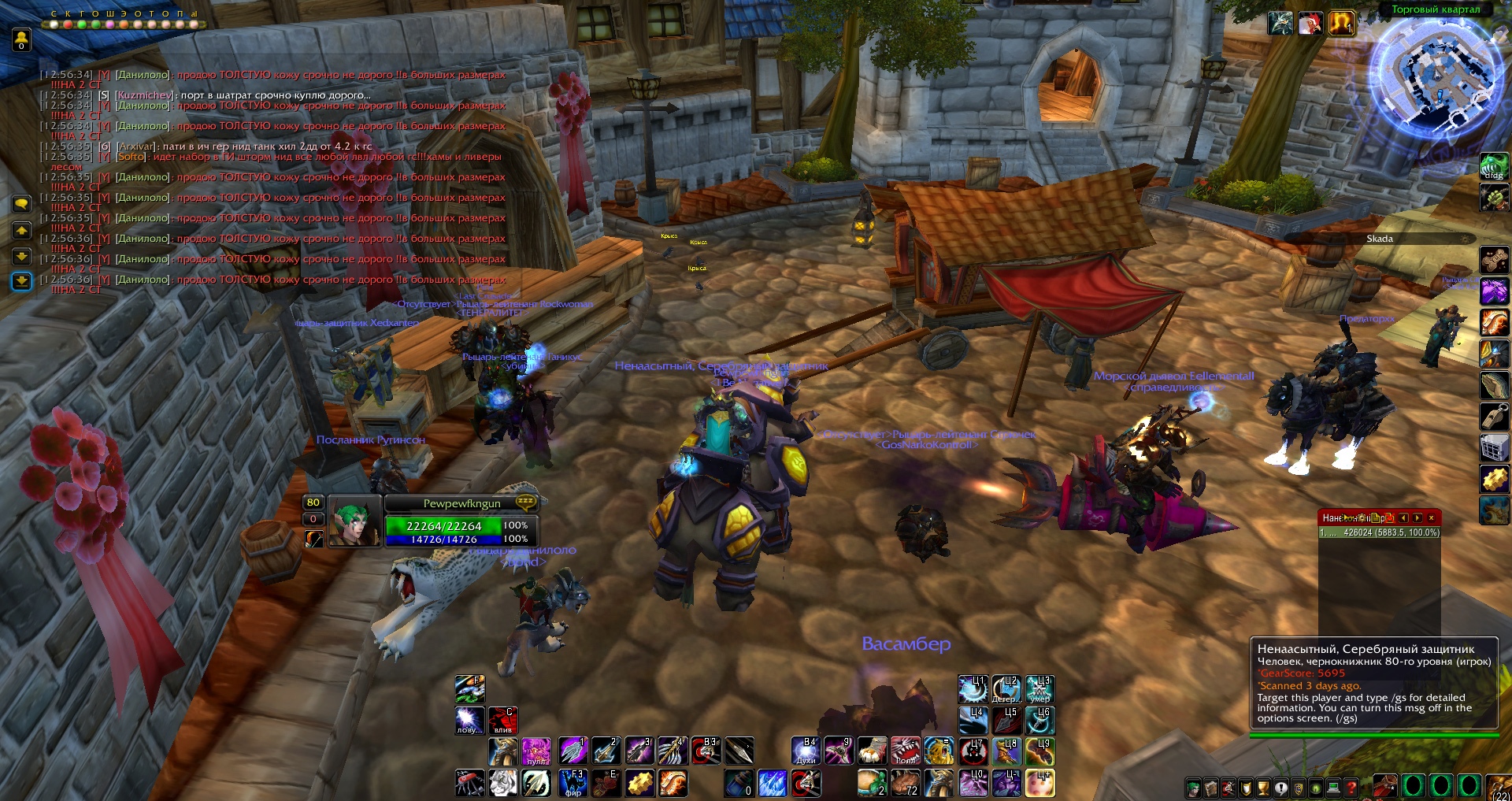This screenshot has width=1512, height=801.
Task: Activate the black cat фир ability
Action: (x=573, y=783)
